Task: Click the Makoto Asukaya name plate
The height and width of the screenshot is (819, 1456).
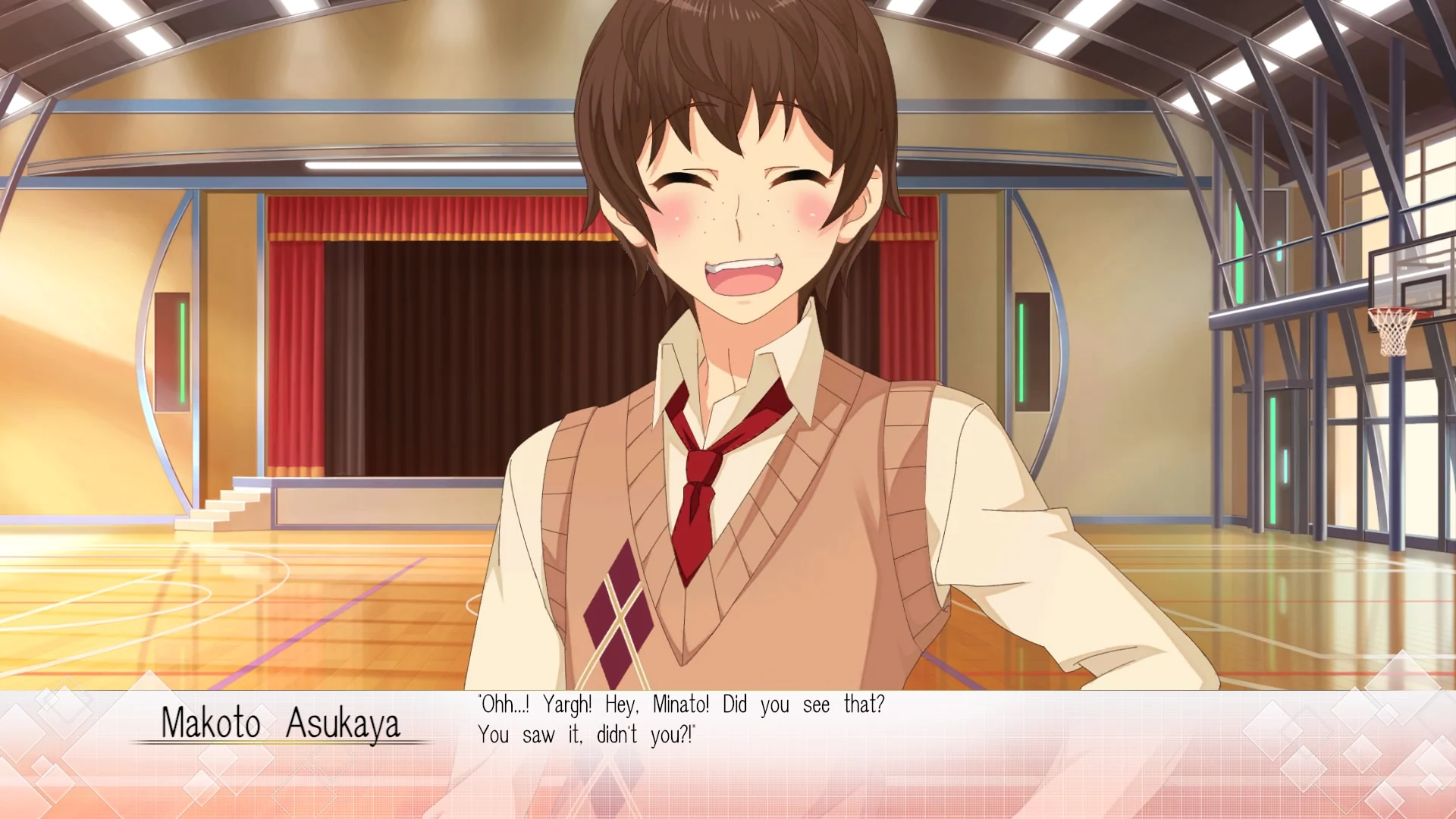Action: [281, 724]
